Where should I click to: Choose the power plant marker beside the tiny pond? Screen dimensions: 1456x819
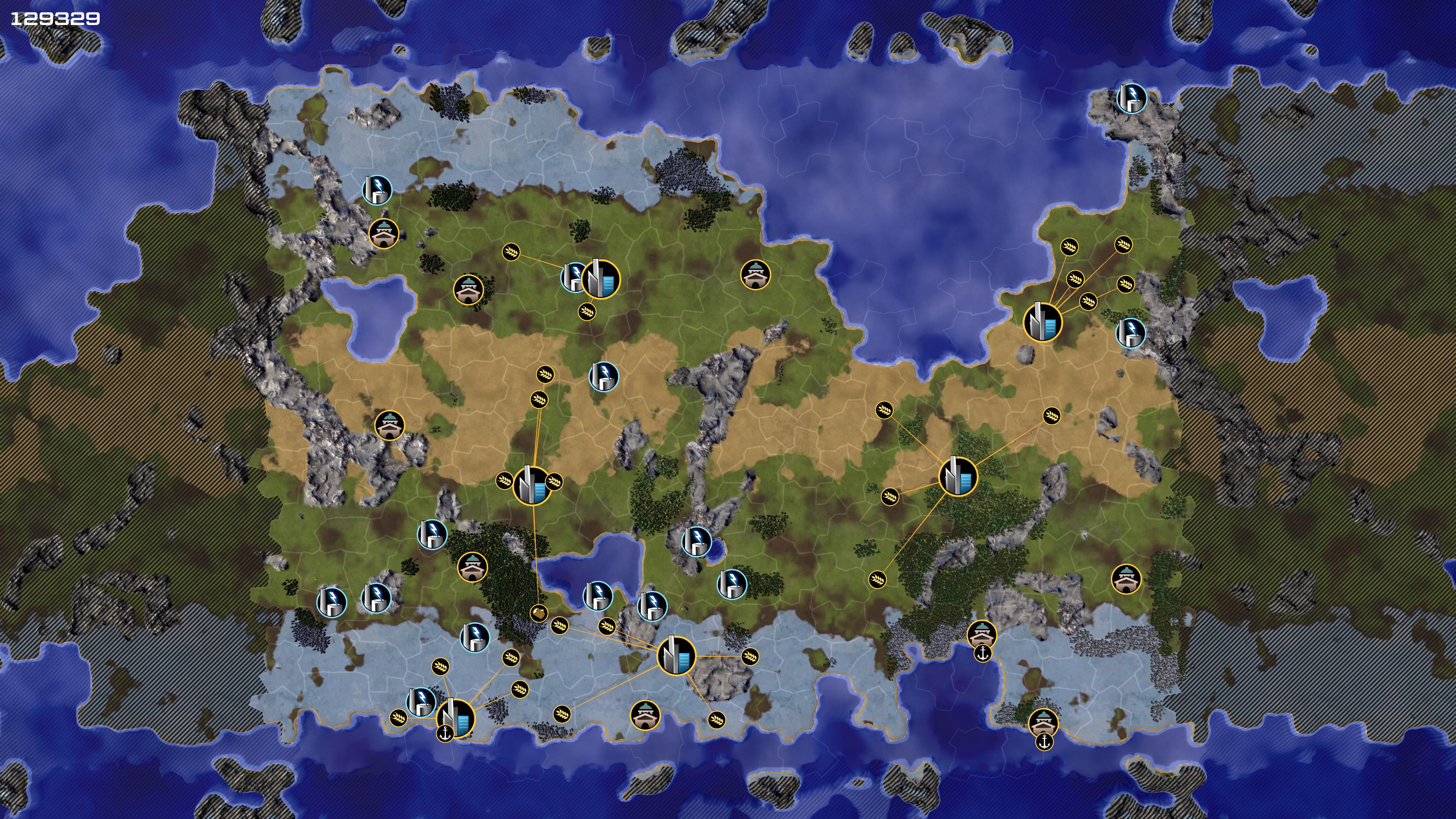coord(697,541)
